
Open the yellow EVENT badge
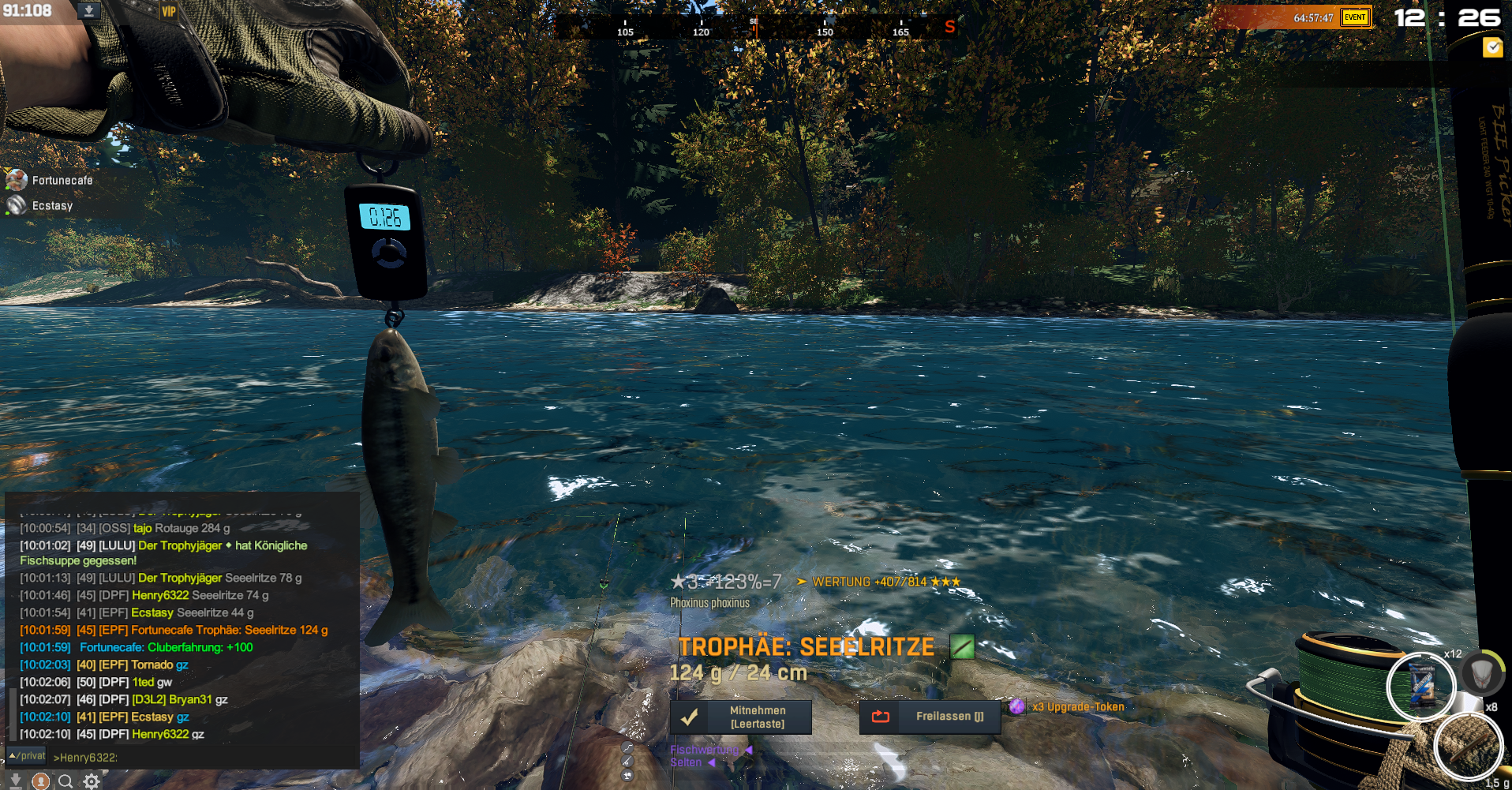coord(1355,17)
